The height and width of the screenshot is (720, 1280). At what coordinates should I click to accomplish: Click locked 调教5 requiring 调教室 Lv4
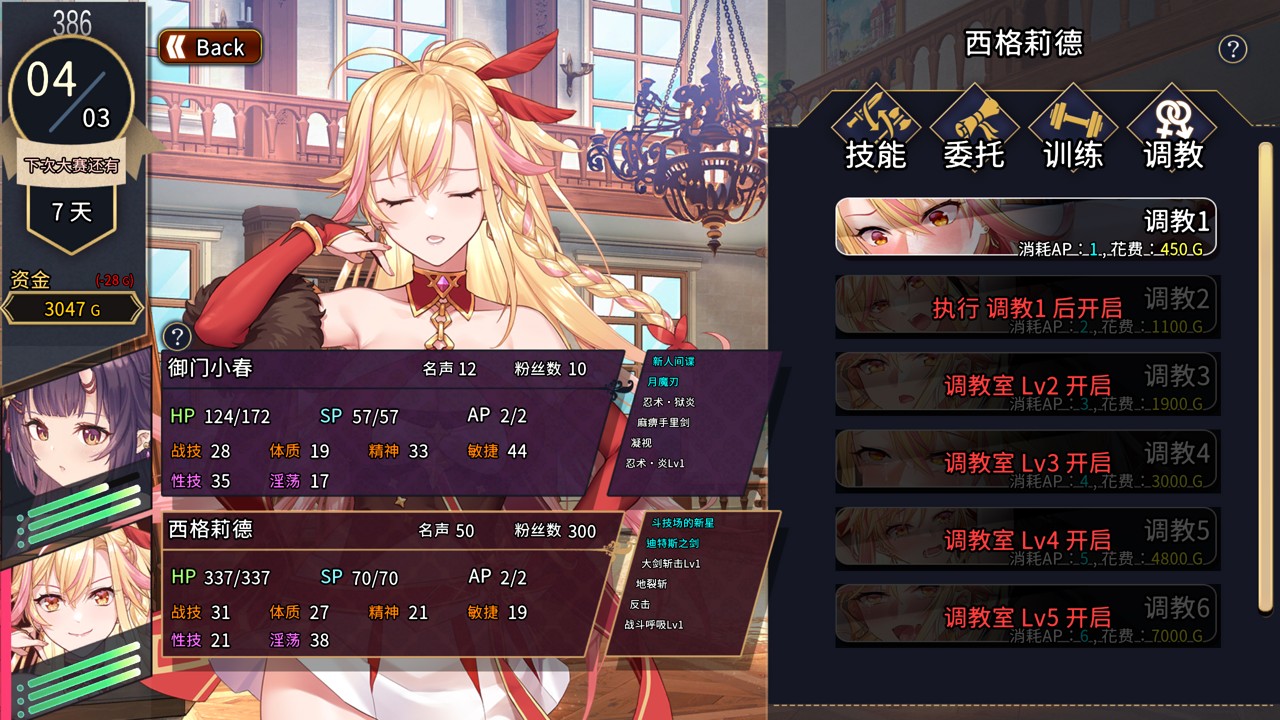[x=1026, y=538]
